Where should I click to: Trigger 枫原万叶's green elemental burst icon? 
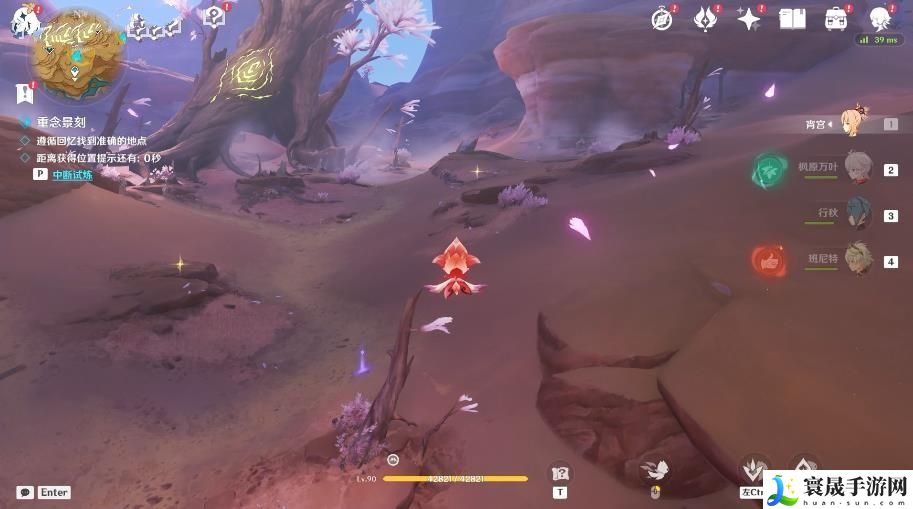coord(769,169)
